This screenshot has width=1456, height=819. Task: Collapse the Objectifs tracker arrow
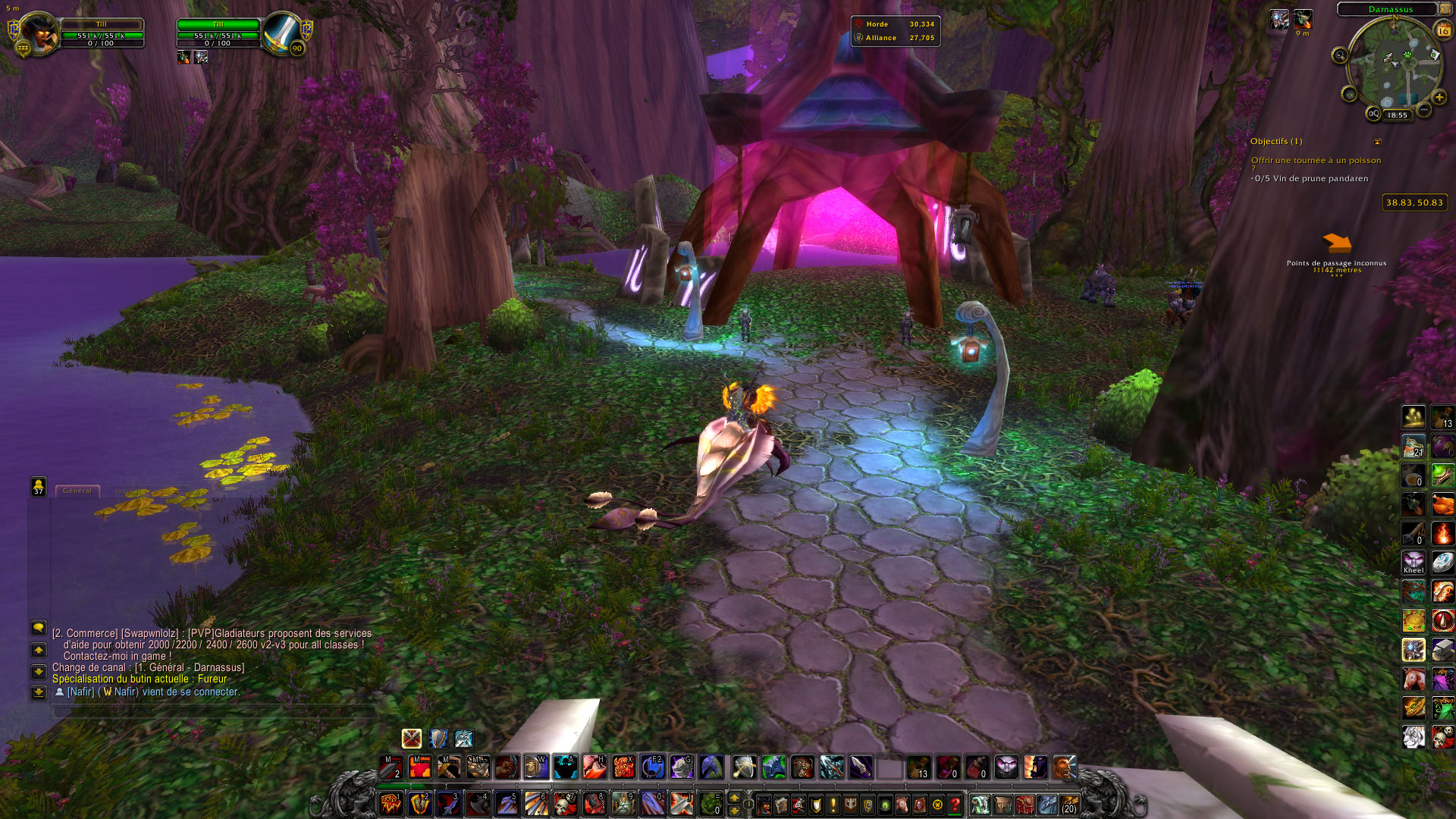tap(1377, 142)
